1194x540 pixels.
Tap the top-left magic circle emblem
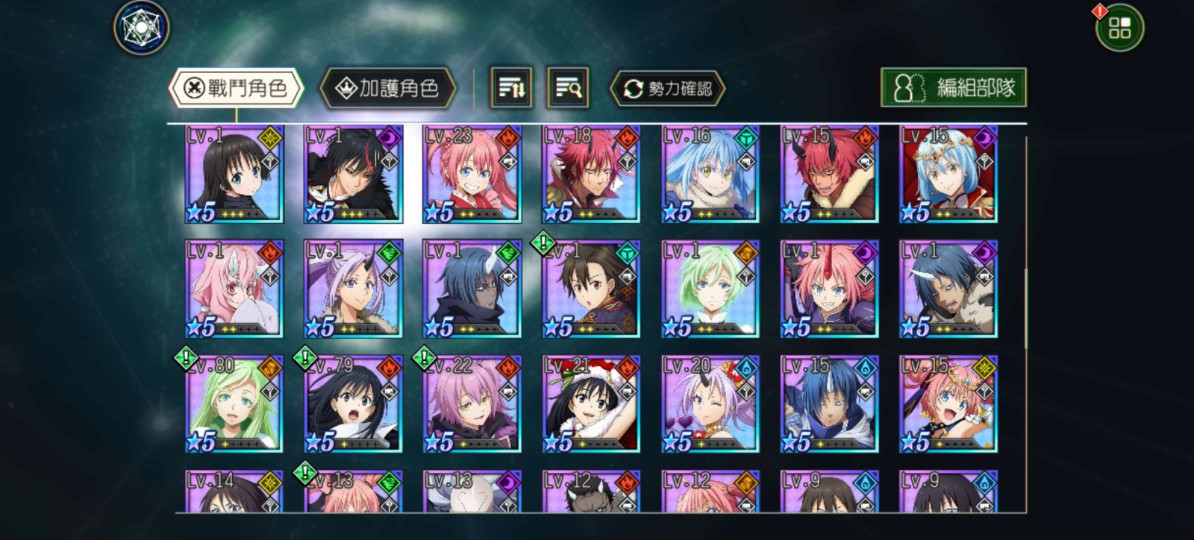click(141, 27)
